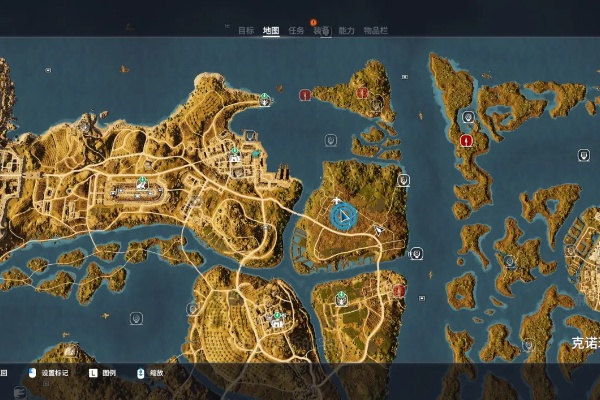Open the 物品栏 inventory tab
Viewport: 600px width, 400px height.
tap(375, 31)
